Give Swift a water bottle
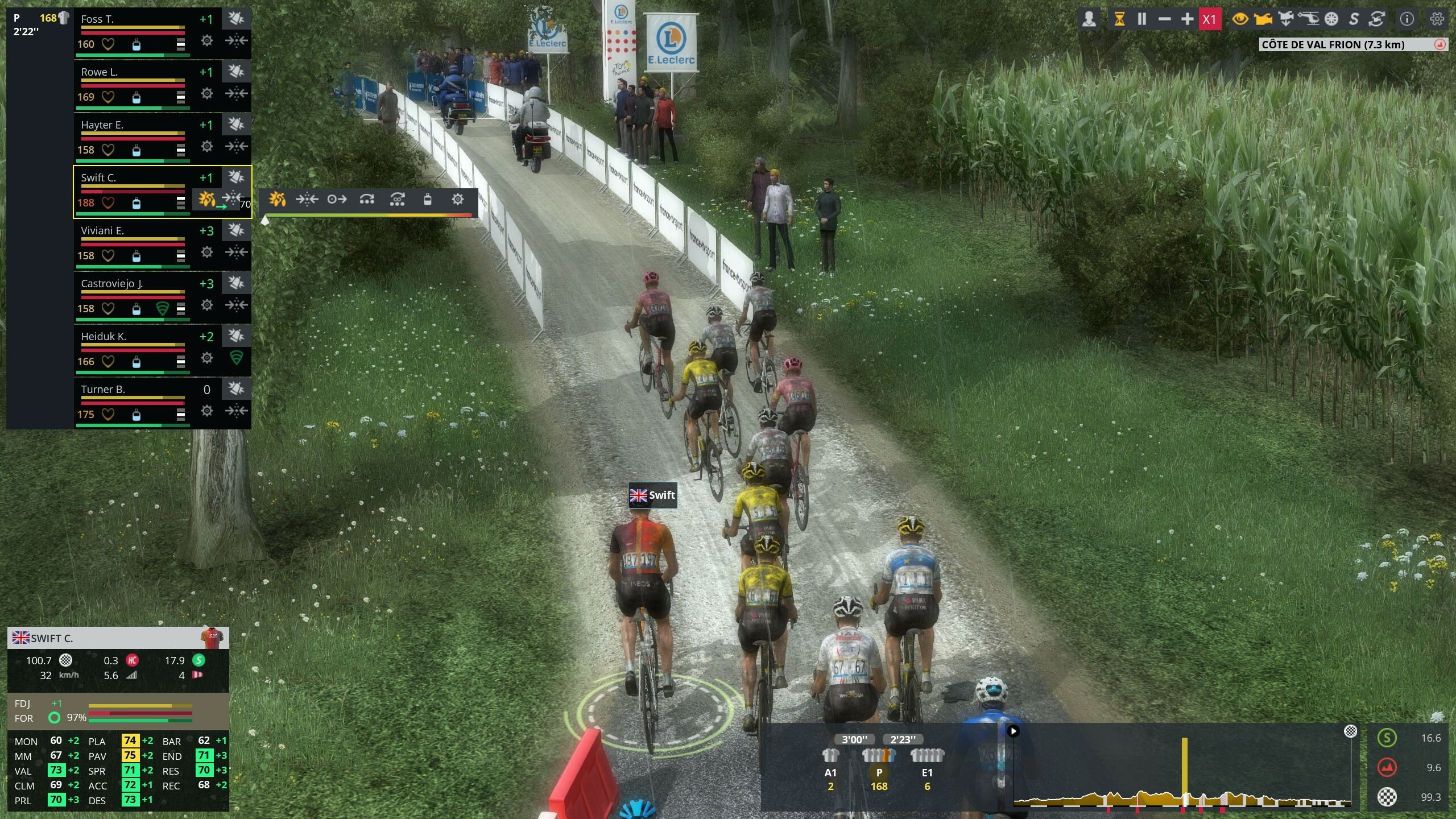 [x=428, y=199]
